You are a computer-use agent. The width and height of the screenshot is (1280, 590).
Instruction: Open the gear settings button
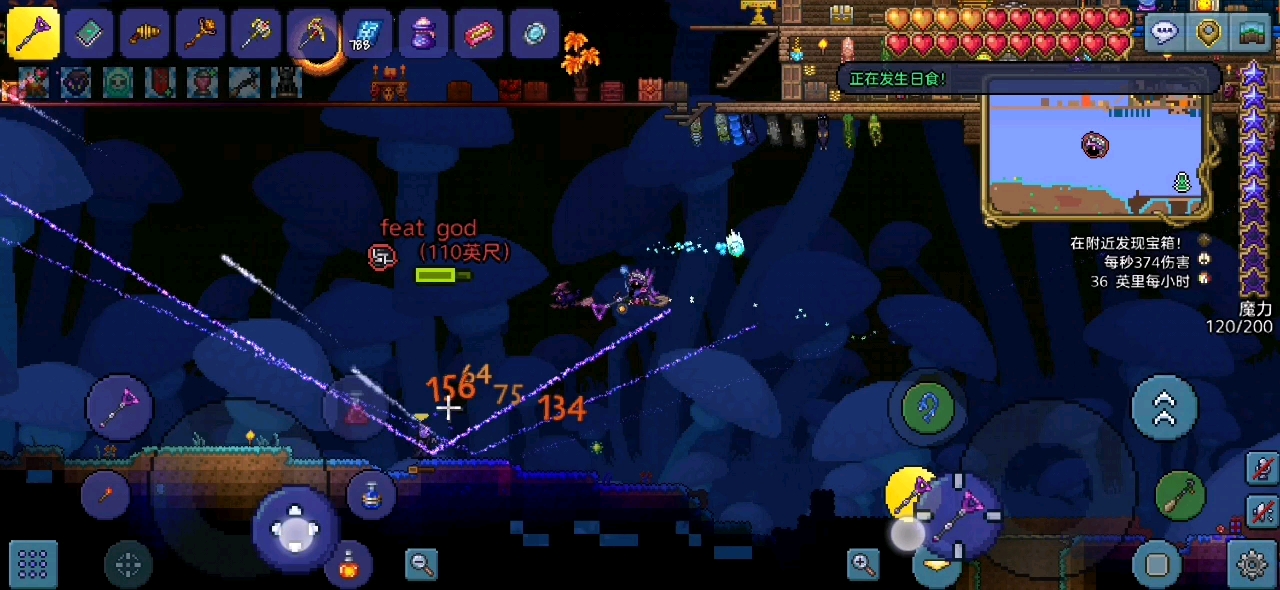click(1252, 565)
